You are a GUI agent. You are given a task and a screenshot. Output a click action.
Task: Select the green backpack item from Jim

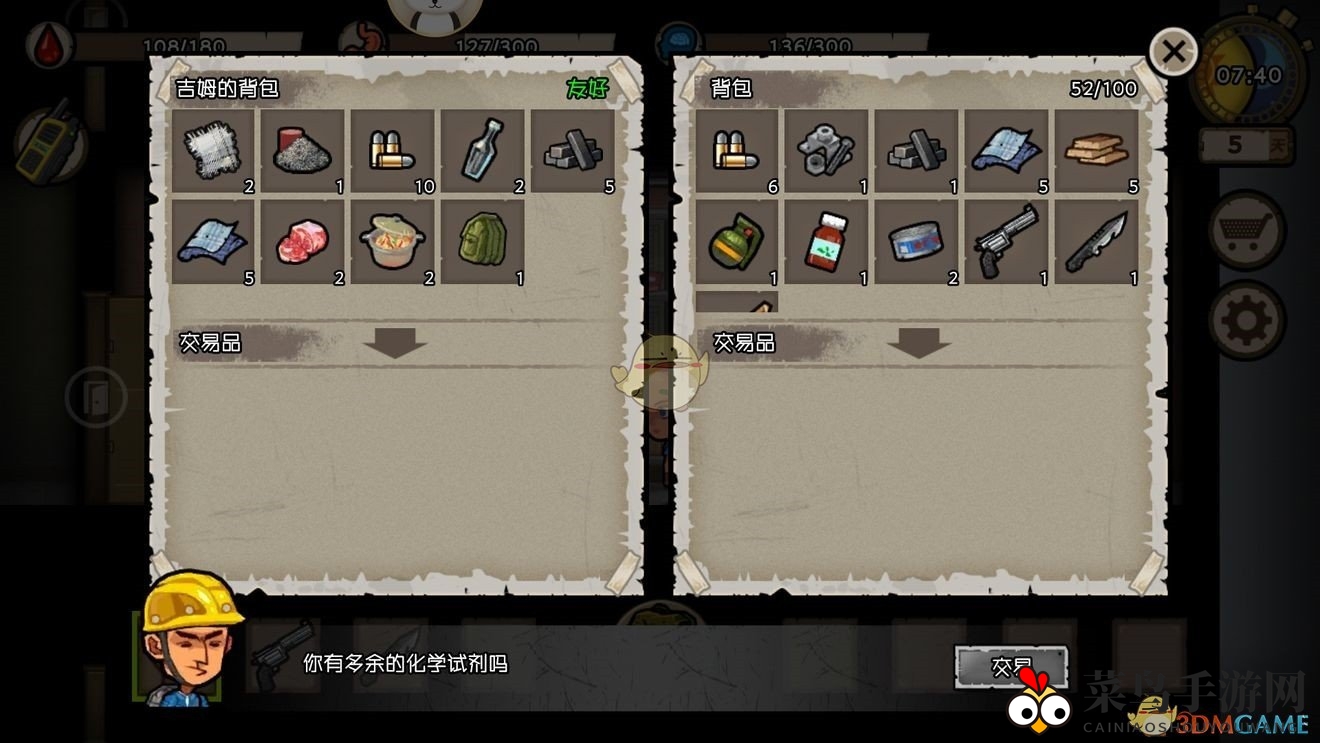click(483, 240)
